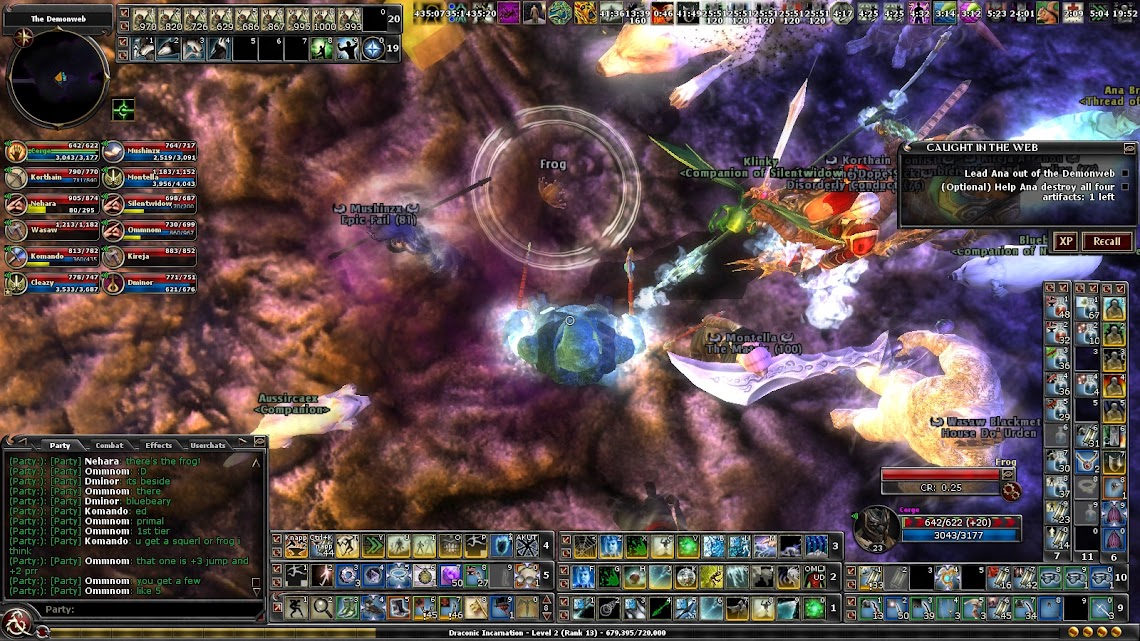
Task: Open the Effects chat tab
Action: [x=158, y=445]
